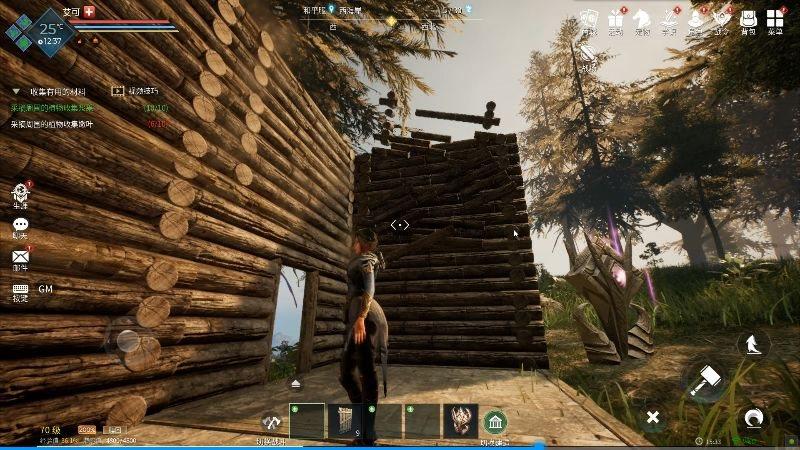Screen dimensions: 800x450
Task: Play the video guide next to quest
Action: click(x=118, y=90)
